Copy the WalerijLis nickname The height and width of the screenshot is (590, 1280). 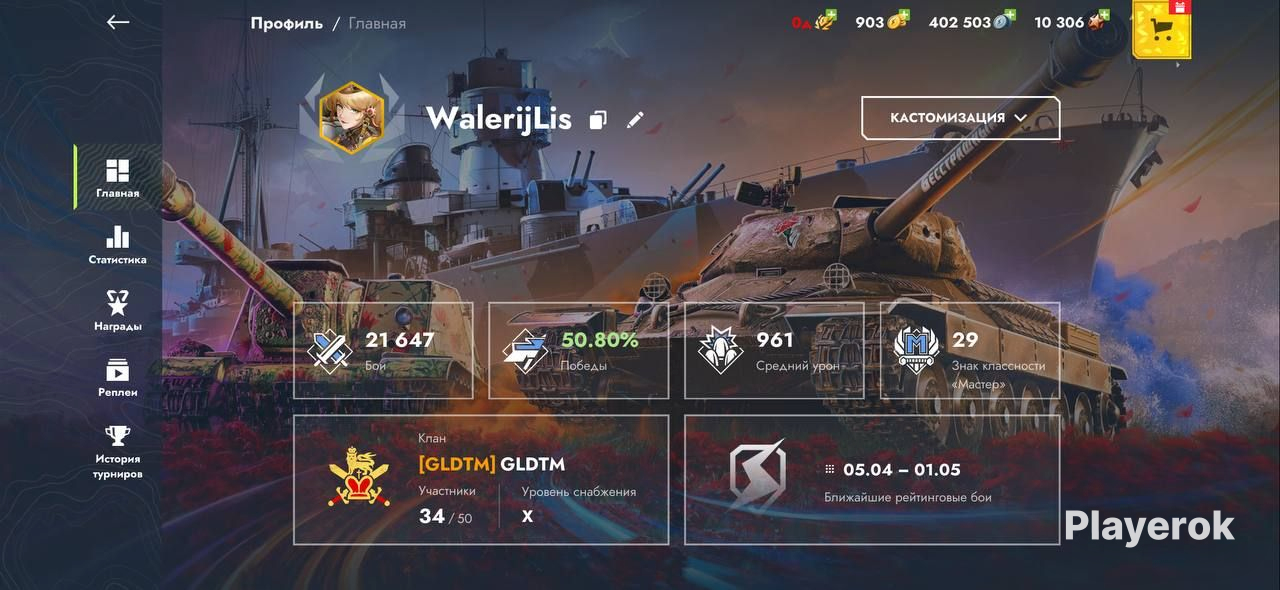point(598,120)
